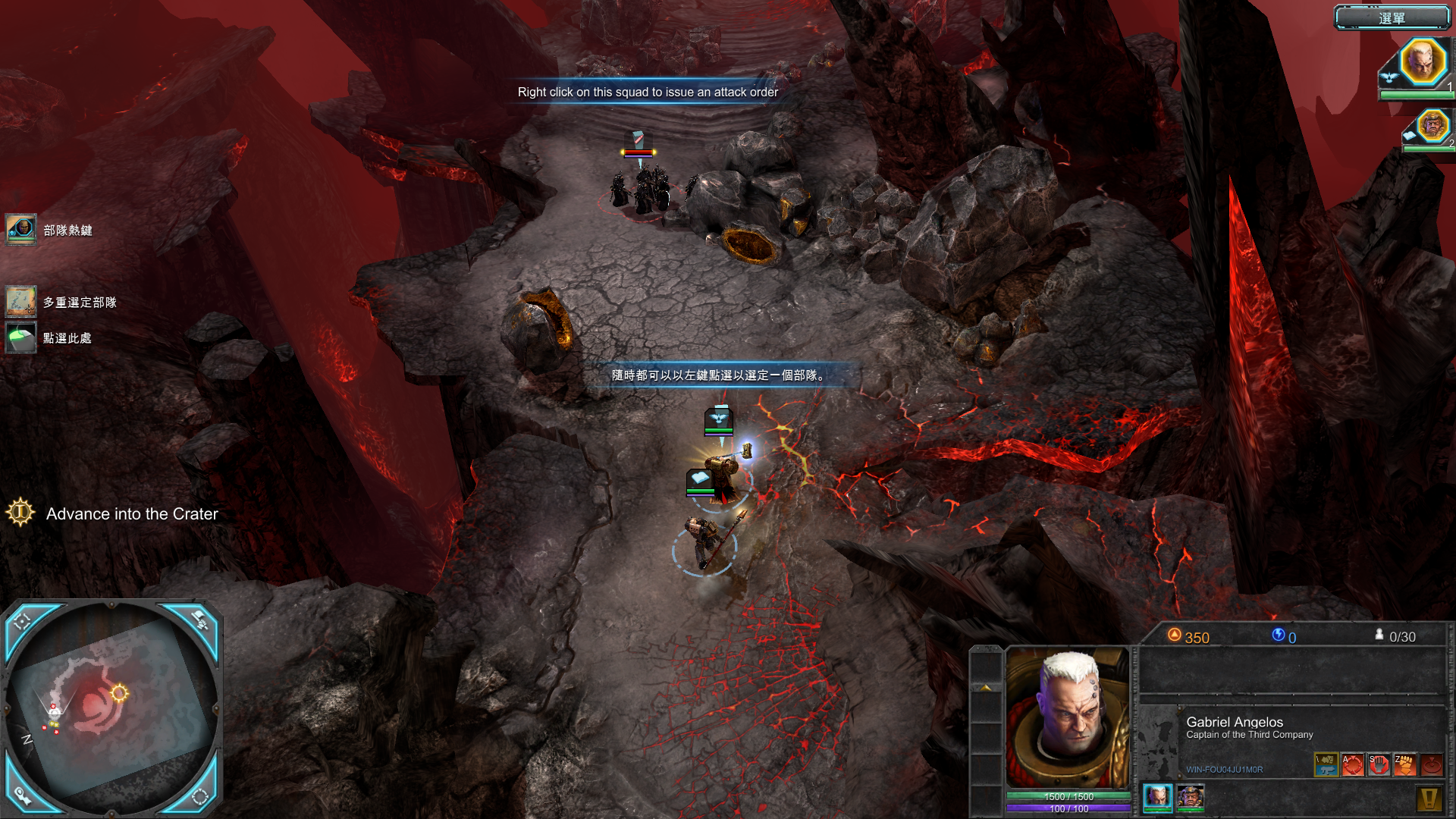Viewport: 1456px width, 819px height.
Task: Click the red joystick command icon
Action: pos(1431,764)
